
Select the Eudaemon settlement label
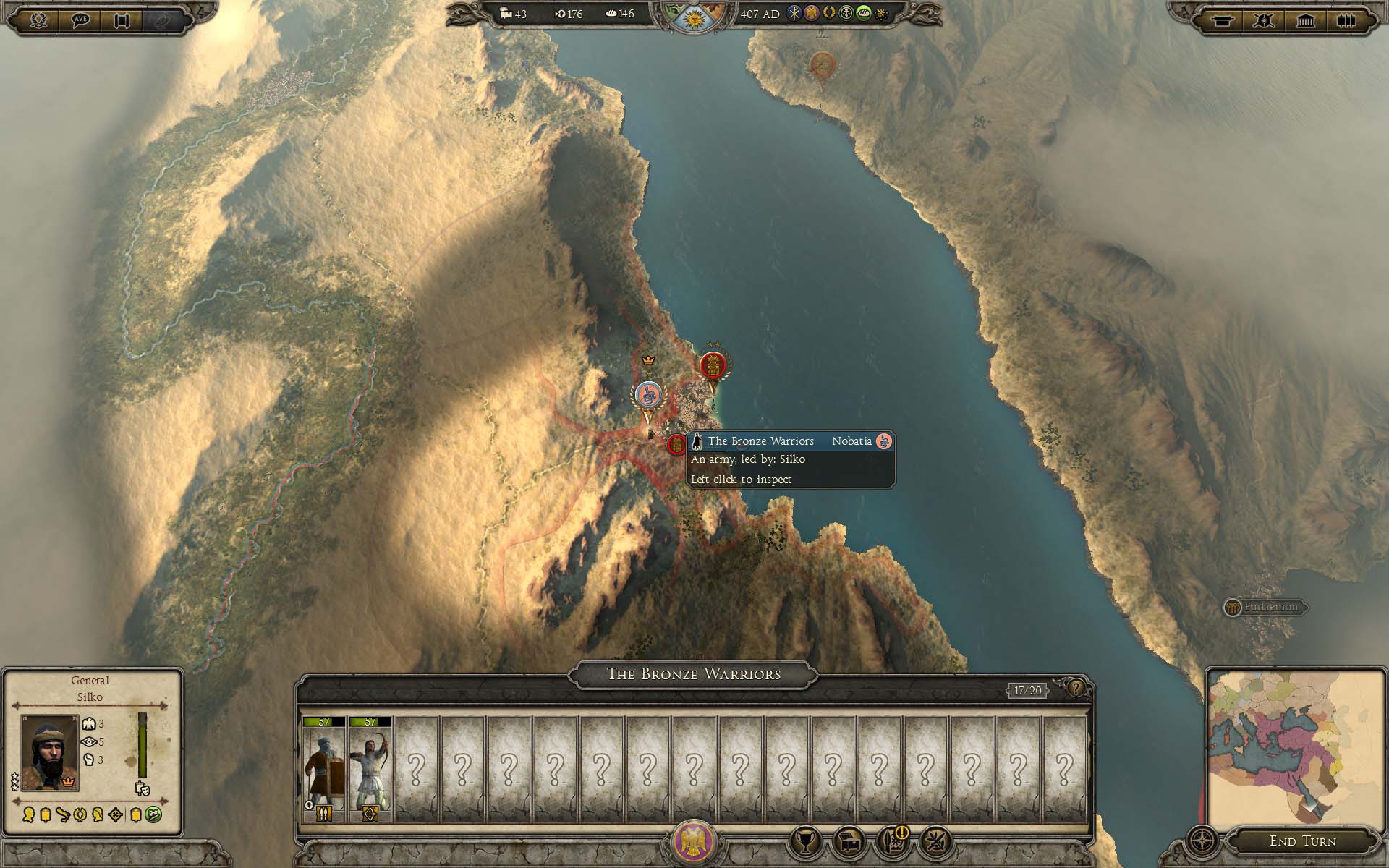point(1270,607)
